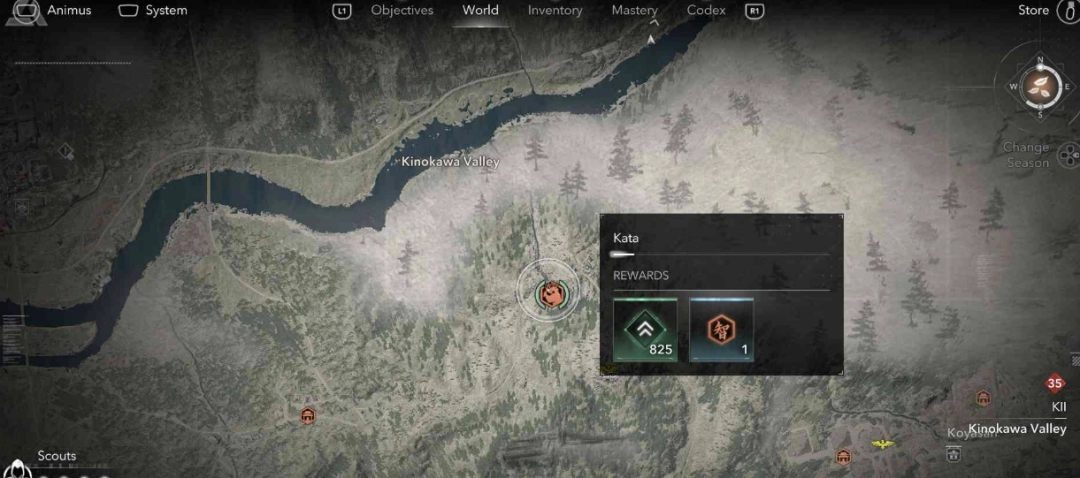
Task: Select the Kata activity marker on the map
Action: [x=548, y=293]
